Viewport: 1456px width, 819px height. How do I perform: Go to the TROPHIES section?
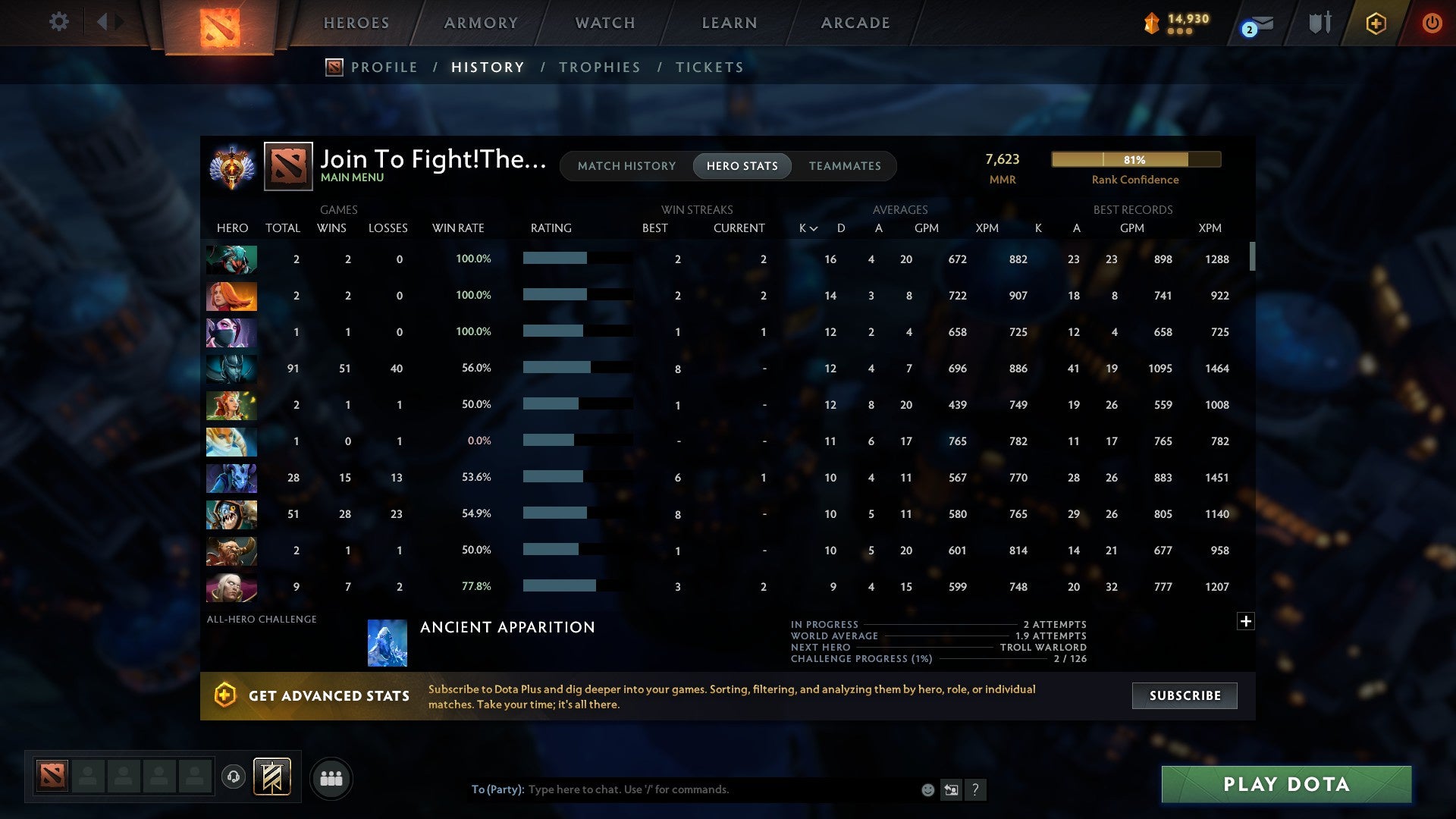[x=599, y=67]
